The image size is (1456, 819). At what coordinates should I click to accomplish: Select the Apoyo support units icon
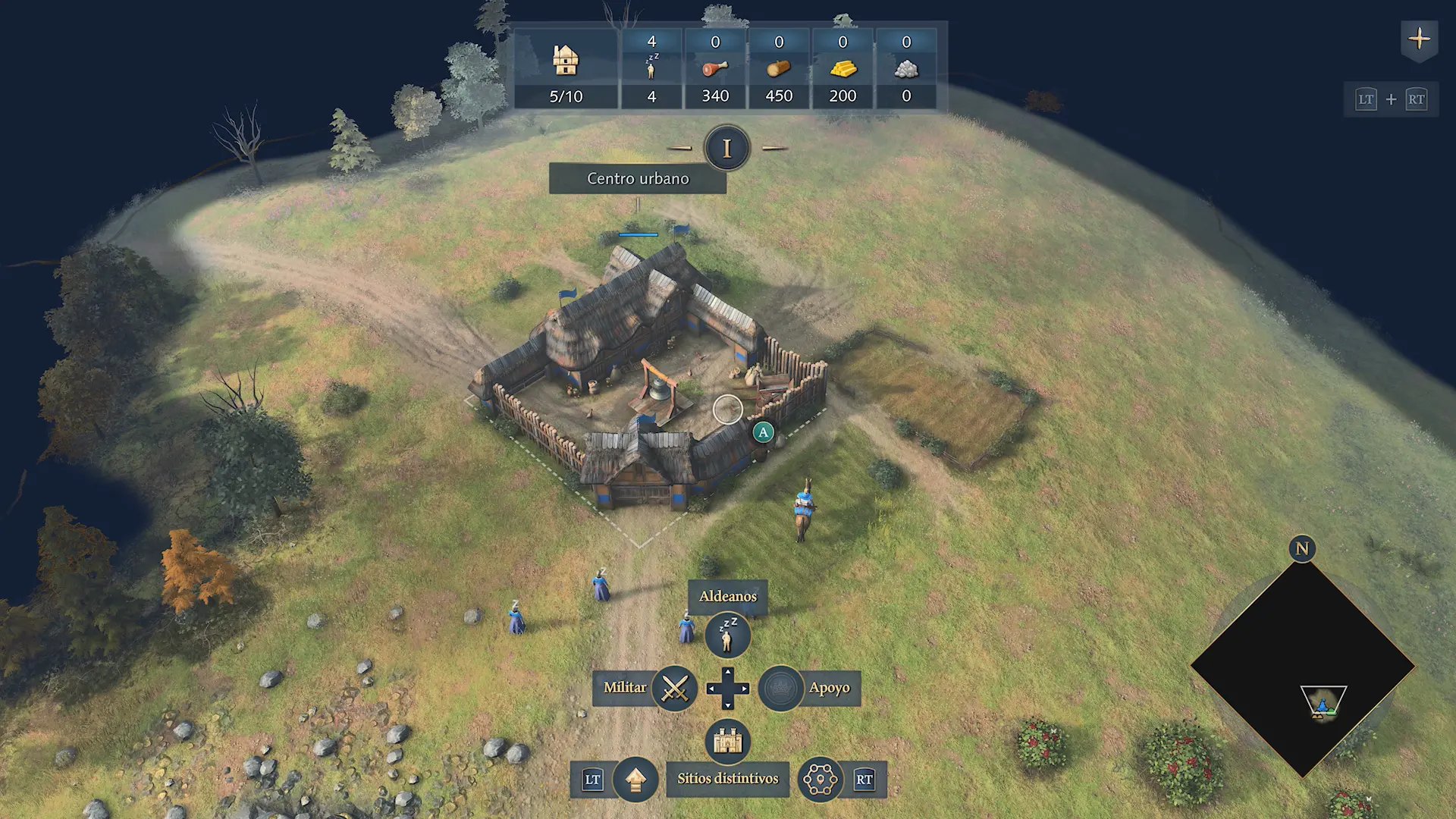780,689
